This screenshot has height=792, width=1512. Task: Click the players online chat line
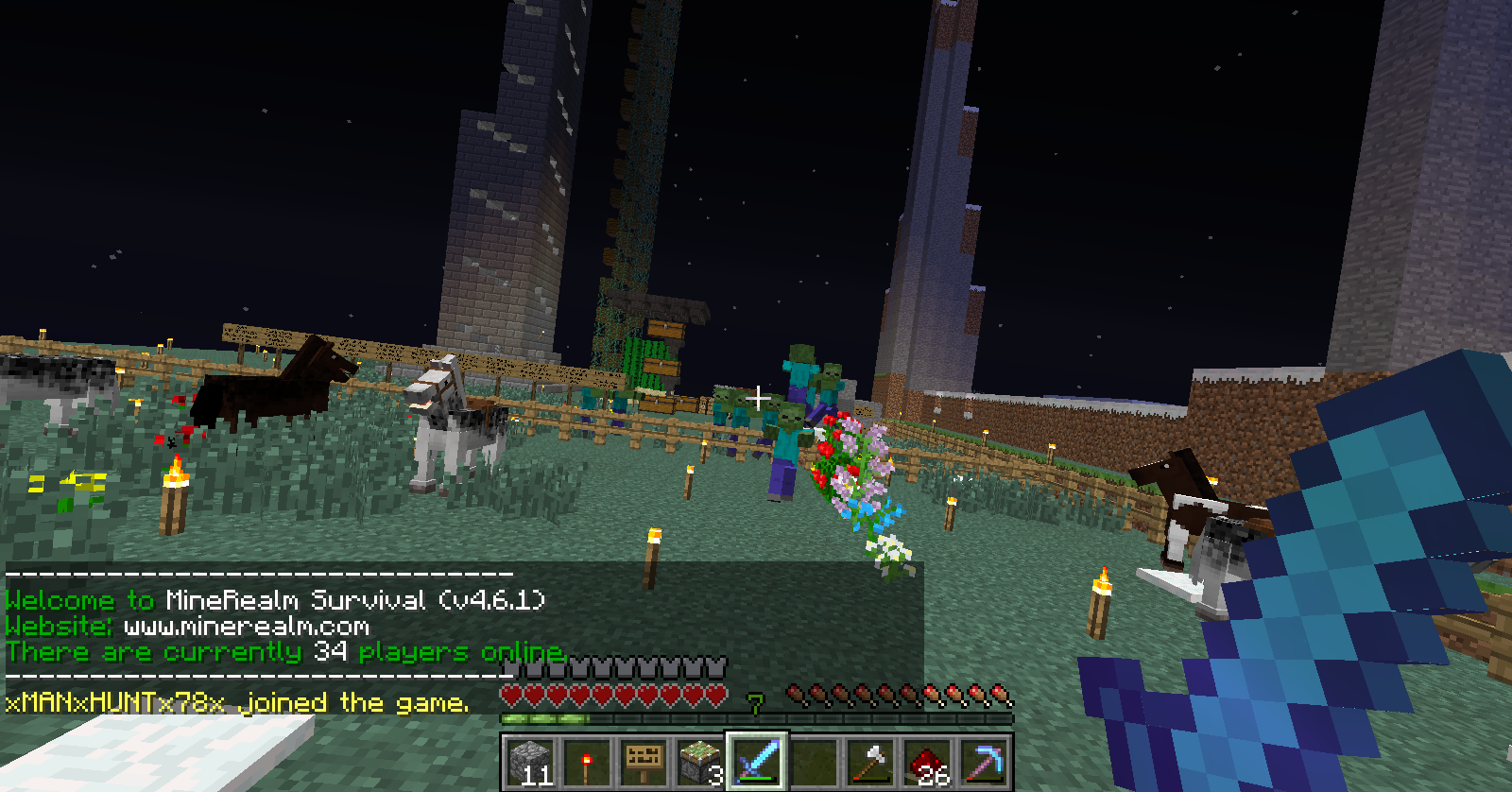coord(283,651)
